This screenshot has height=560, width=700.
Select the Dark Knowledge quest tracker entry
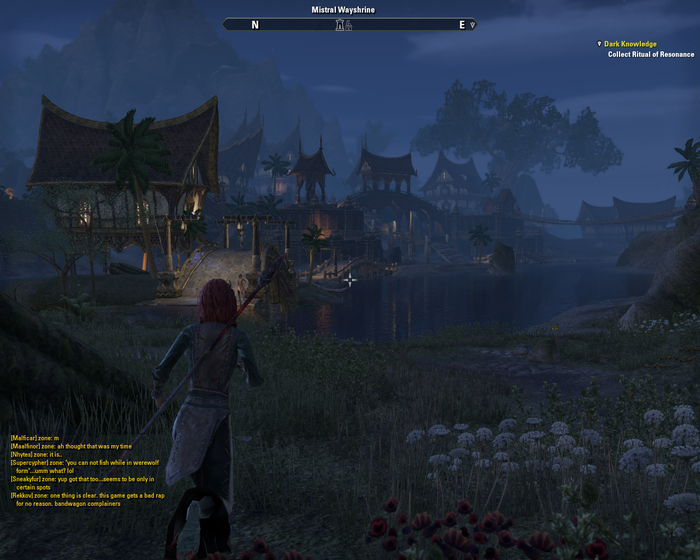click(630, 44)
